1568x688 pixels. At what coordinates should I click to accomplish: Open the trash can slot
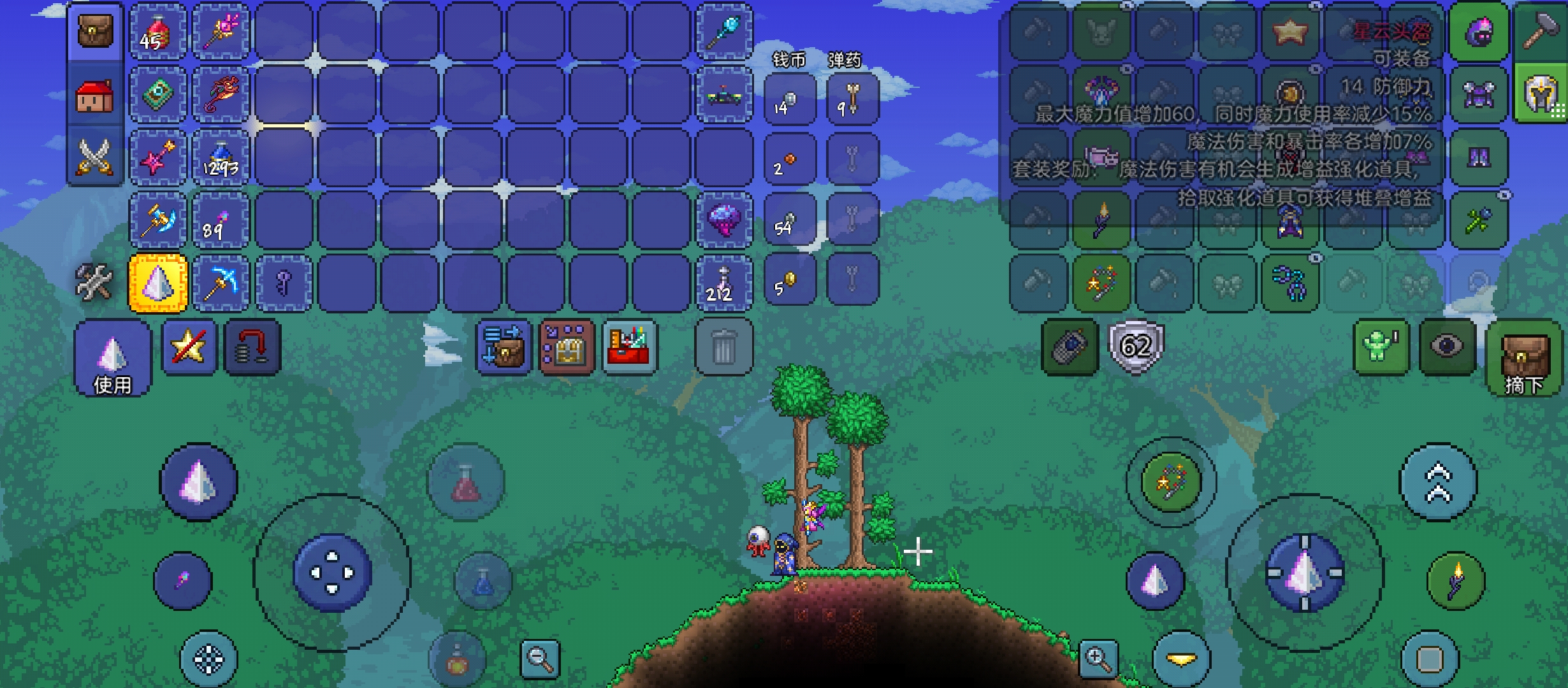723,347
